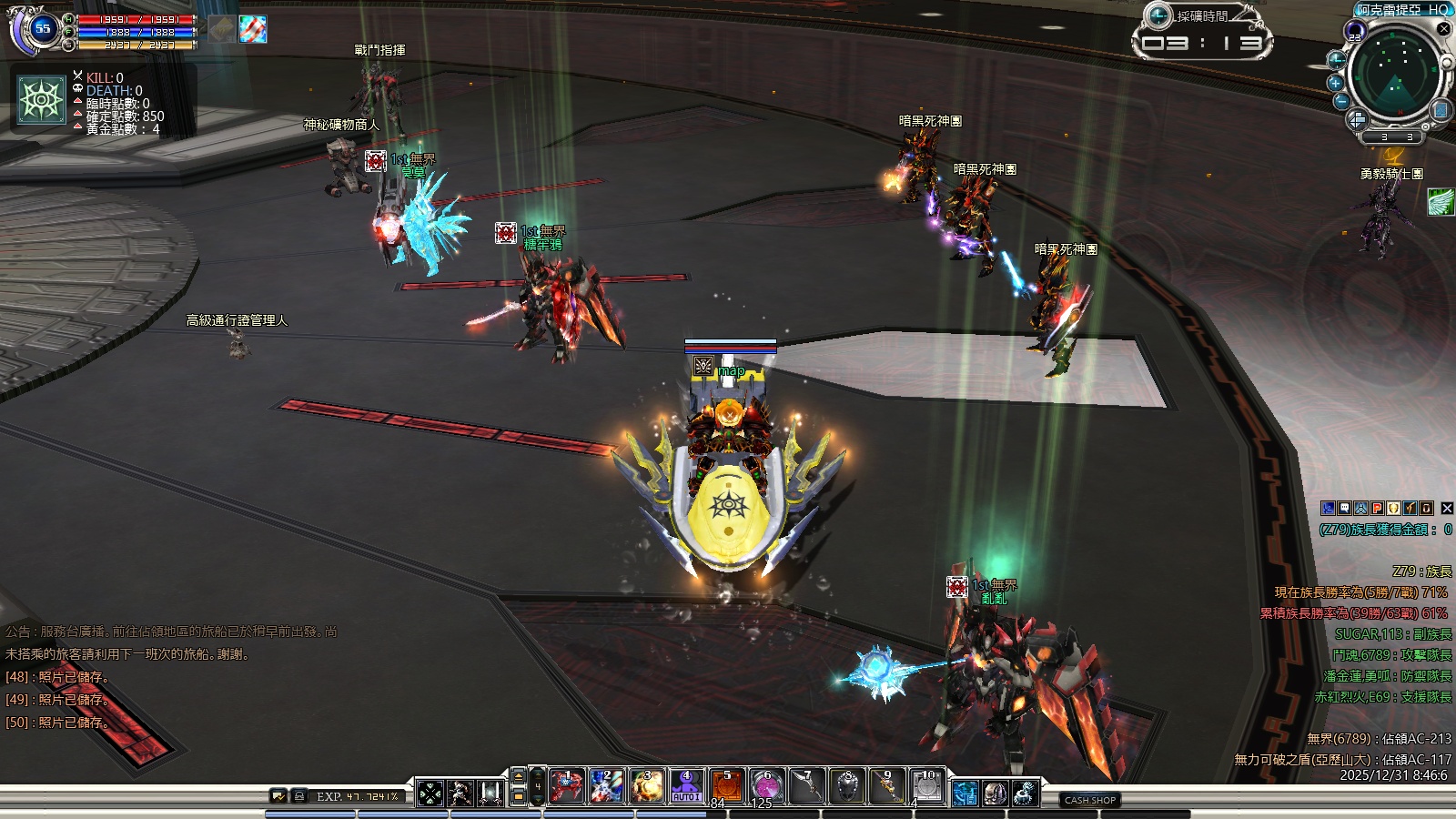The height and width of the screenshot is (819, 1456).
Task: Select the dark shield in hotbar slot 8
Action: (x=846, y=786)
